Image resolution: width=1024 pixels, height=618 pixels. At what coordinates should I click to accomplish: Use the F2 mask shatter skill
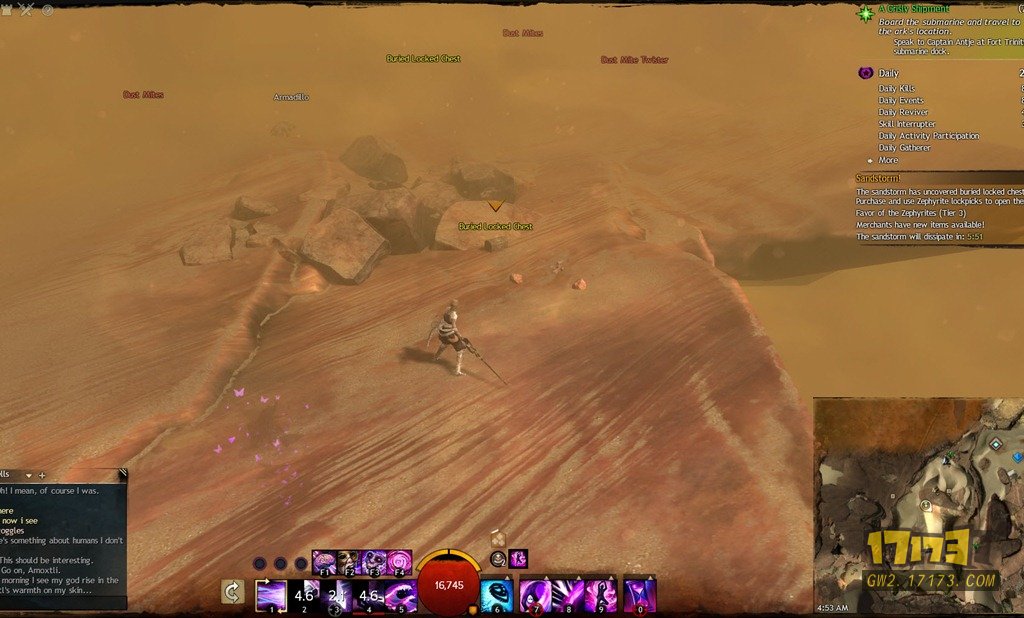click(x=349, y=562)
